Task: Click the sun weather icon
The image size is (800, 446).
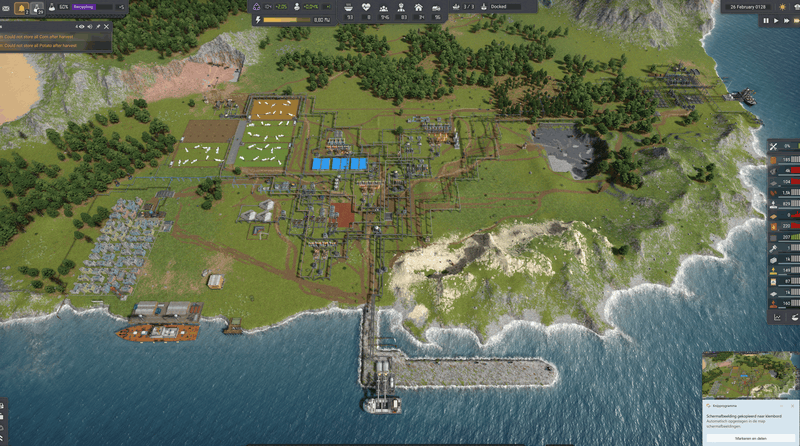Action: [x=782, y=7]
